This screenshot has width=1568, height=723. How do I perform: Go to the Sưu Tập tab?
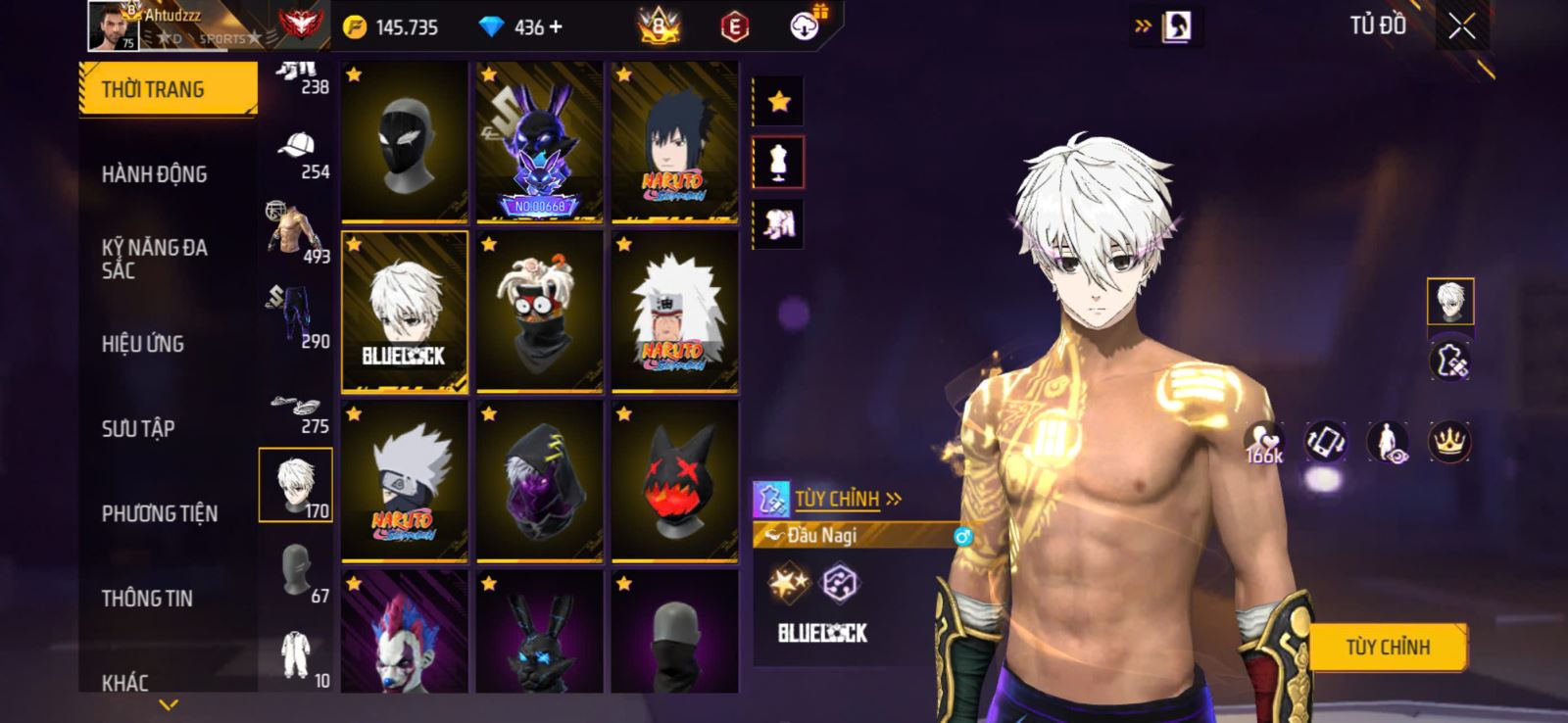point(138,428)
